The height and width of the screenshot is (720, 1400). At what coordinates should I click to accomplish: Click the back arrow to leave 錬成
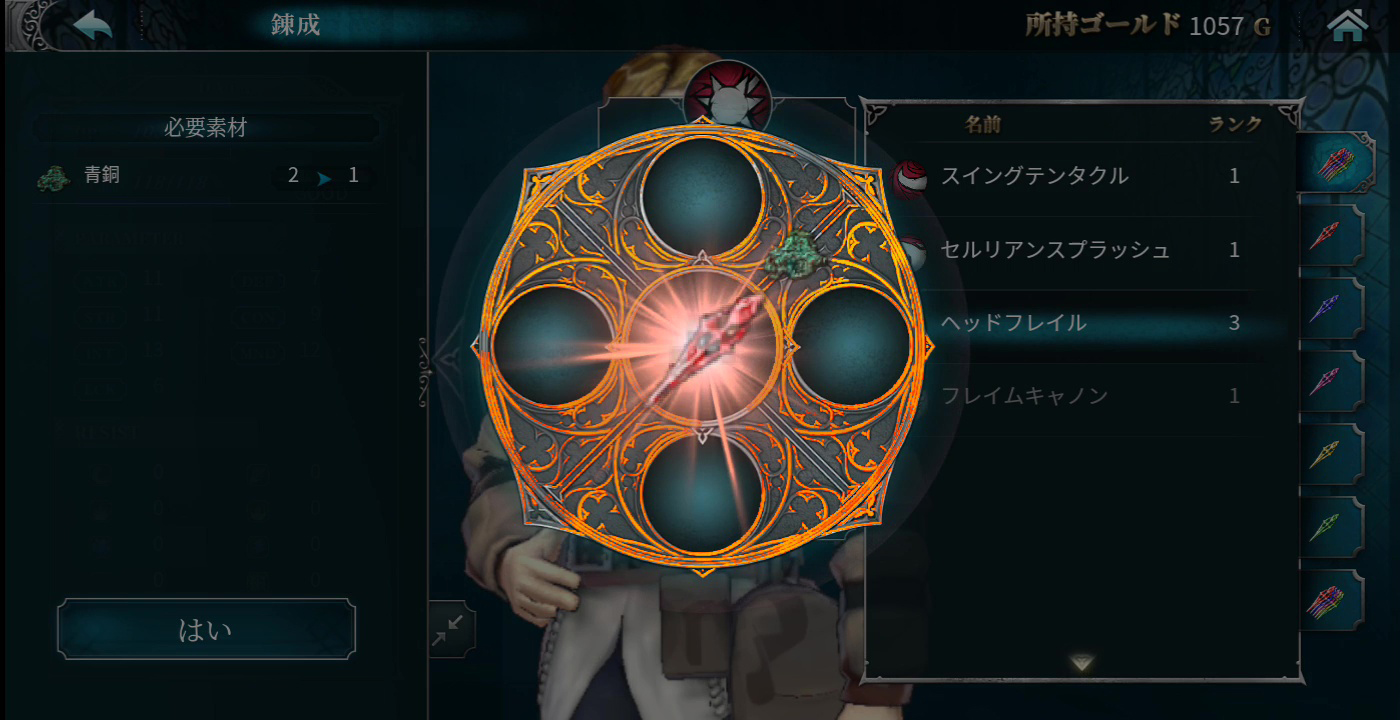[x=90, y=23]
